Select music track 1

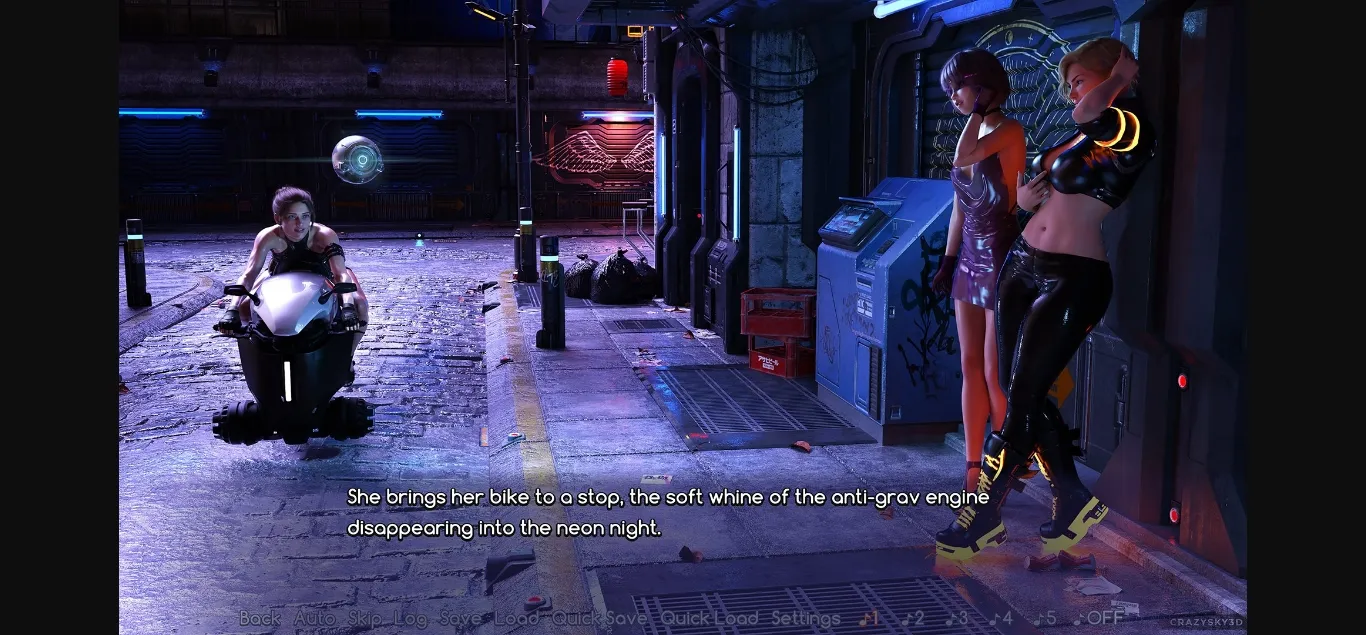869,619
